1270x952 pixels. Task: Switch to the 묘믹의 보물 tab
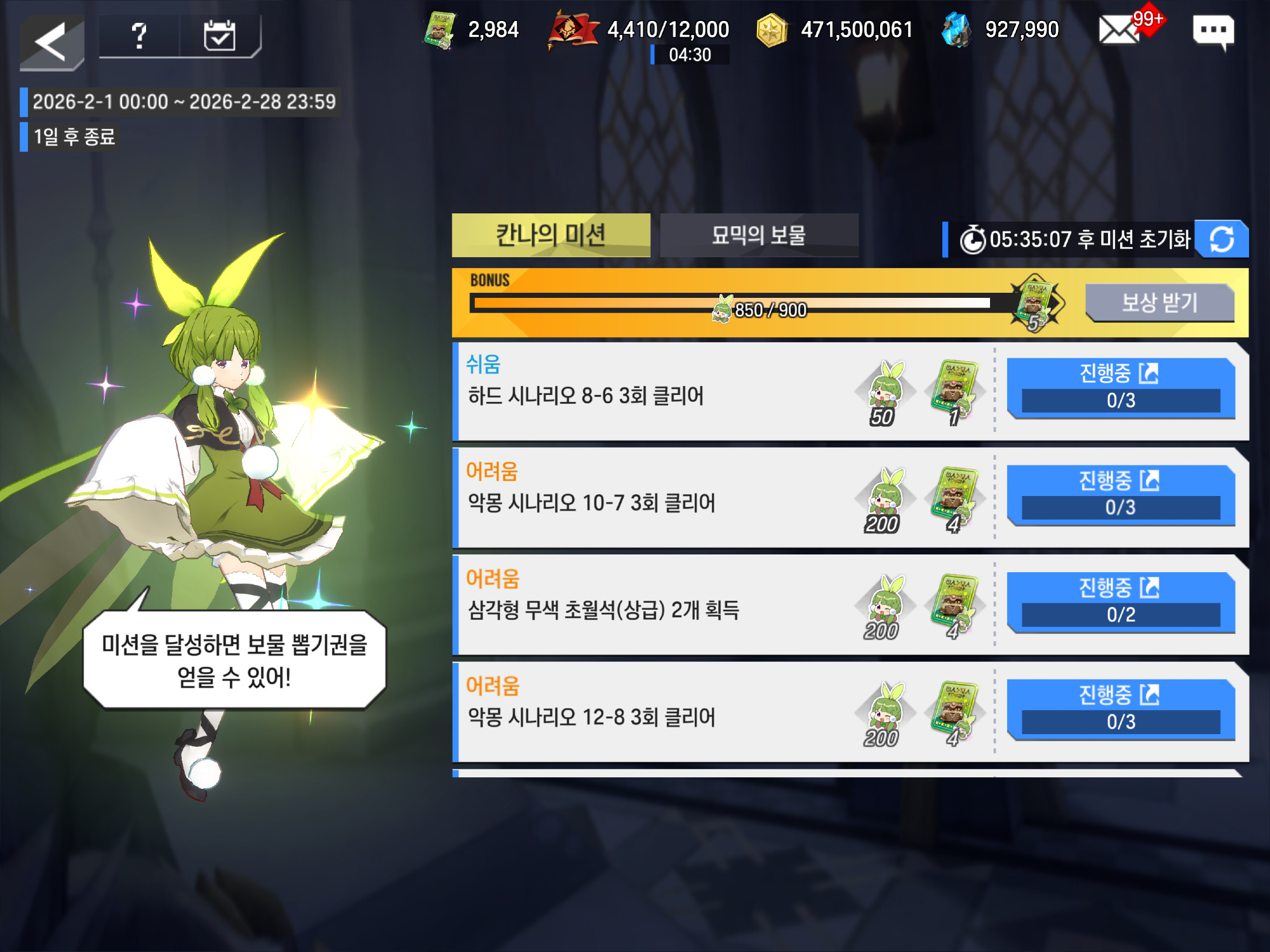pos(759,235)
